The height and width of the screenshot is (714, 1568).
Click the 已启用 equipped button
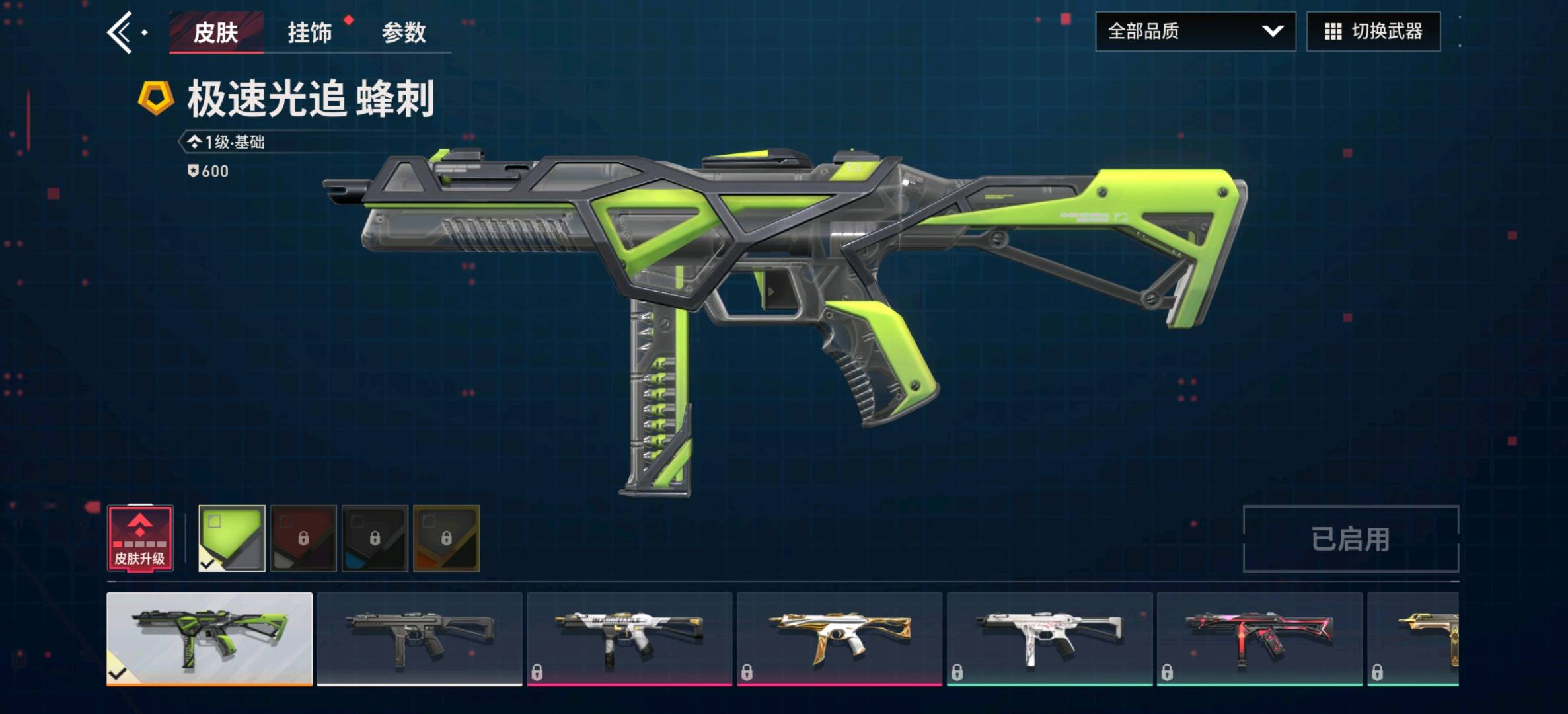pos(1350,539)
